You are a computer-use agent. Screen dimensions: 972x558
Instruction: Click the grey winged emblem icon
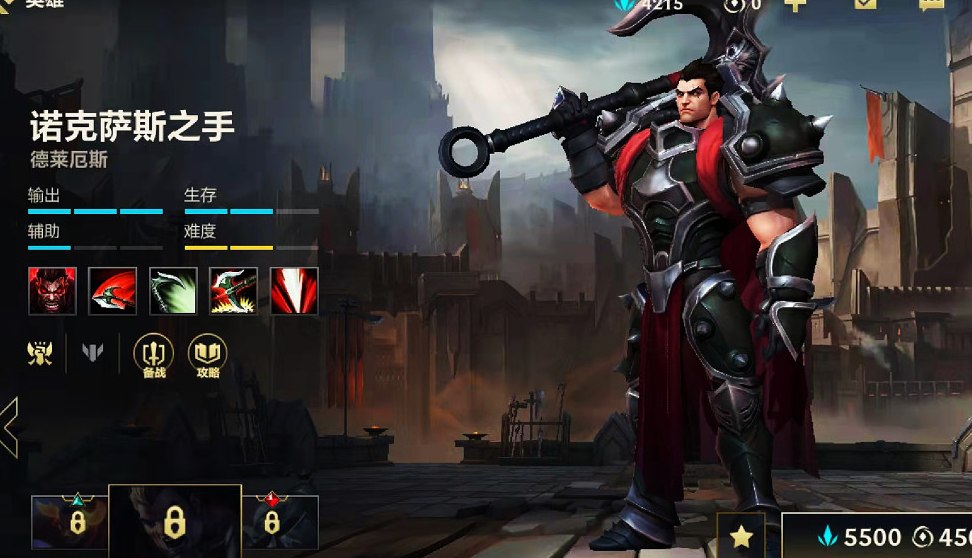[x=93, y=353]
